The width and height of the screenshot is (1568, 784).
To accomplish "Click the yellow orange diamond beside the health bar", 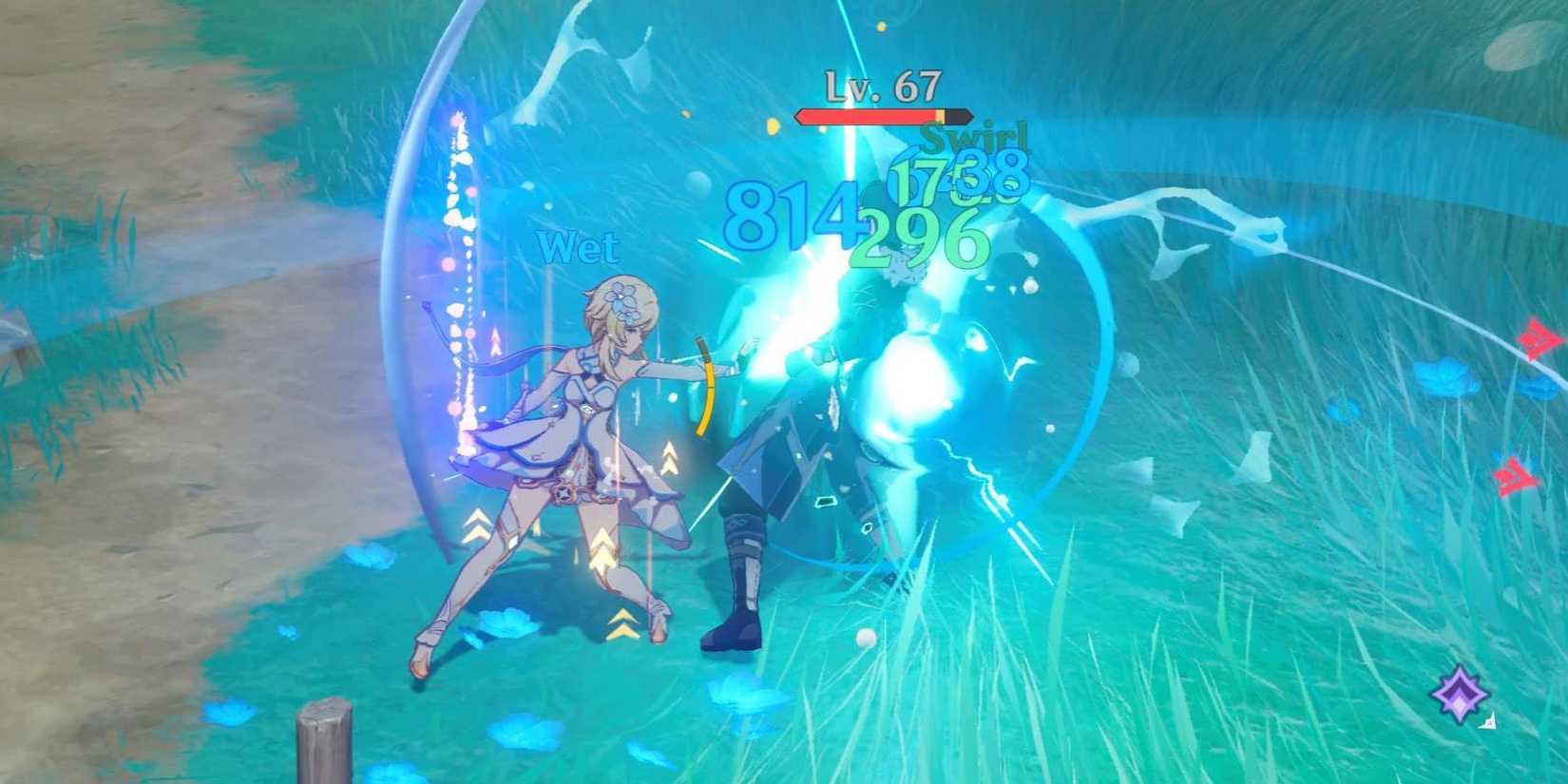I will (774, 126).
